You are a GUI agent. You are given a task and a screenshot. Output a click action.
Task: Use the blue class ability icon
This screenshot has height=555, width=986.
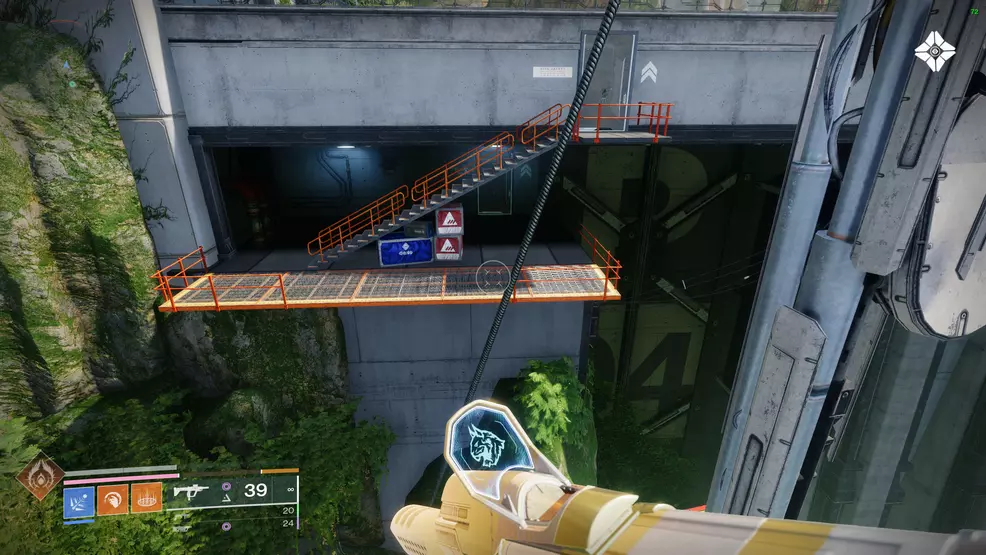click(x=79, y=498)
